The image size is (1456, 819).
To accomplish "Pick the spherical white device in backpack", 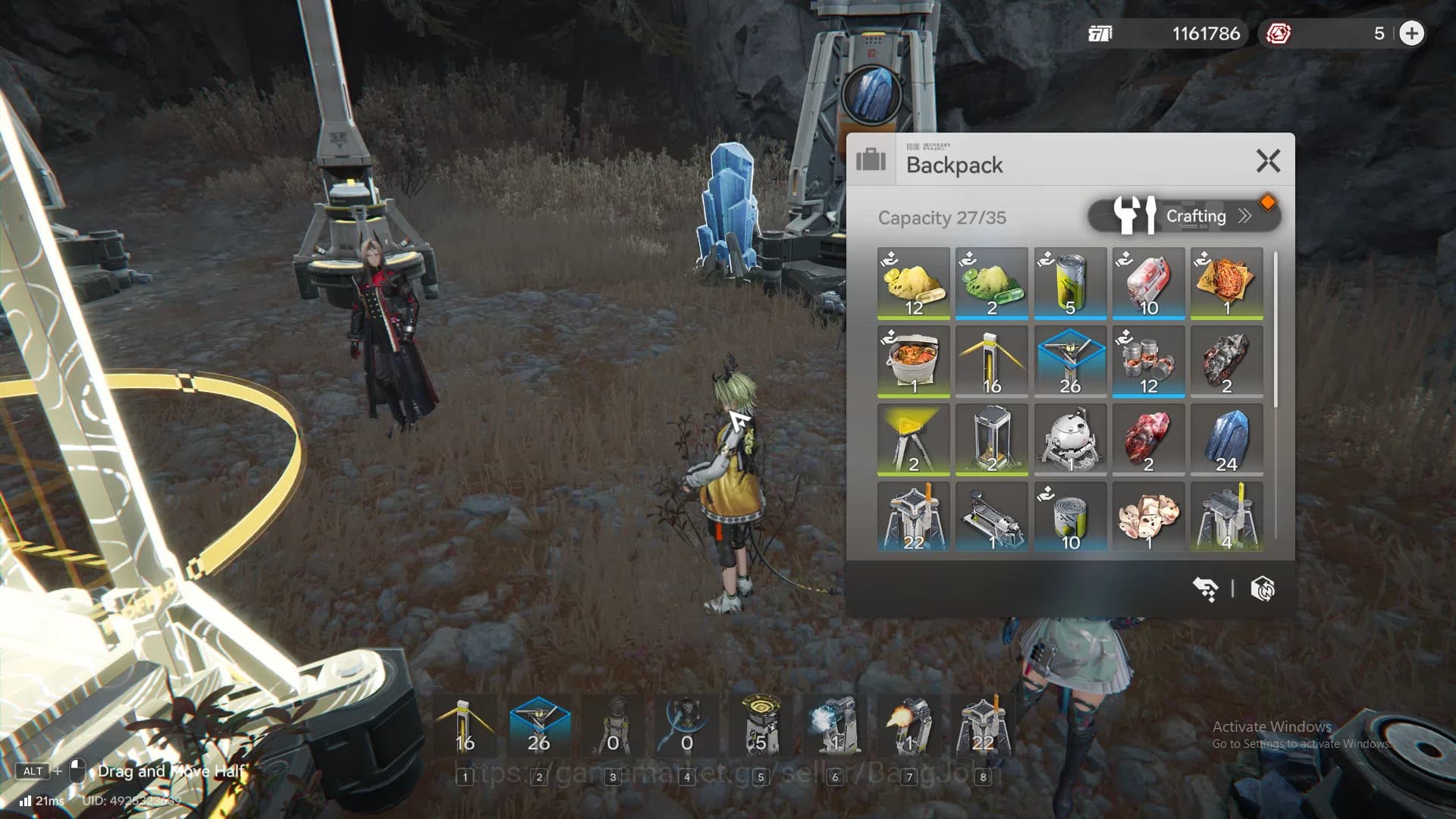I will pyautogui.click(x=1070, y=439).
